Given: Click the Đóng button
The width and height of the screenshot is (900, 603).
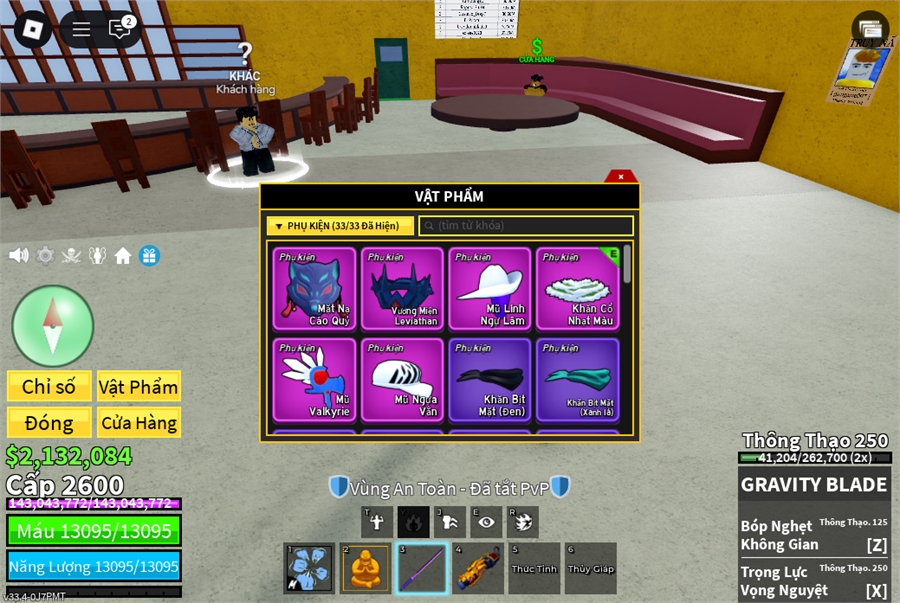Looking at the screenshot, I should [49, 423].
